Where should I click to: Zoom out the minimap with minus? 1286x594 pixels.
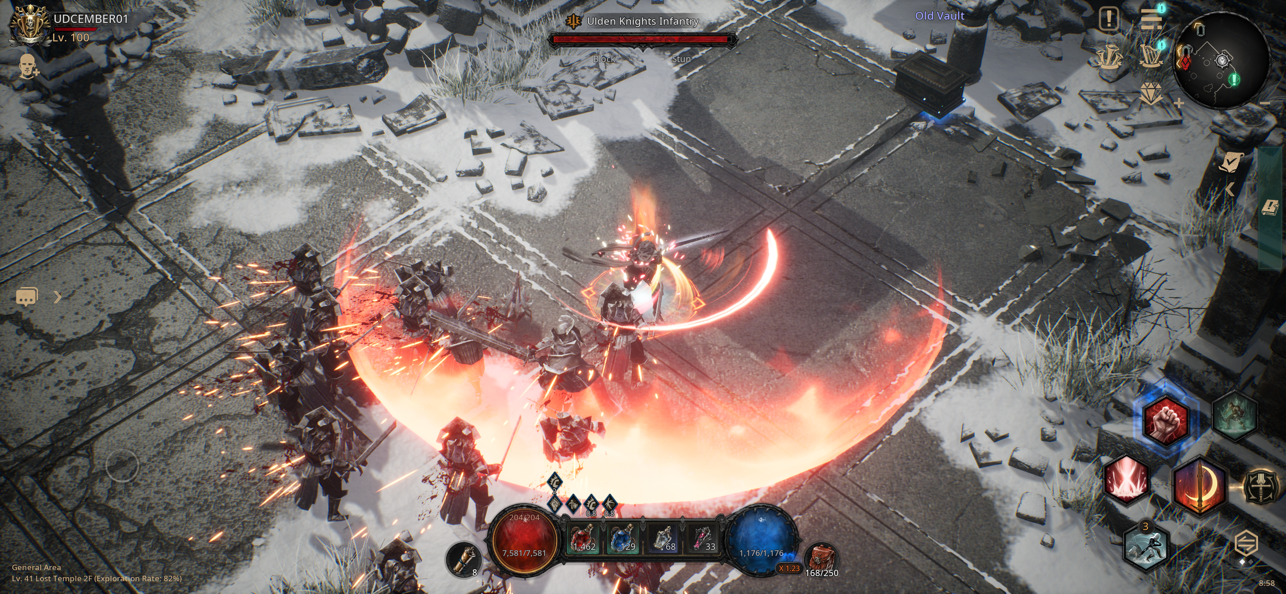[1265, 103]
